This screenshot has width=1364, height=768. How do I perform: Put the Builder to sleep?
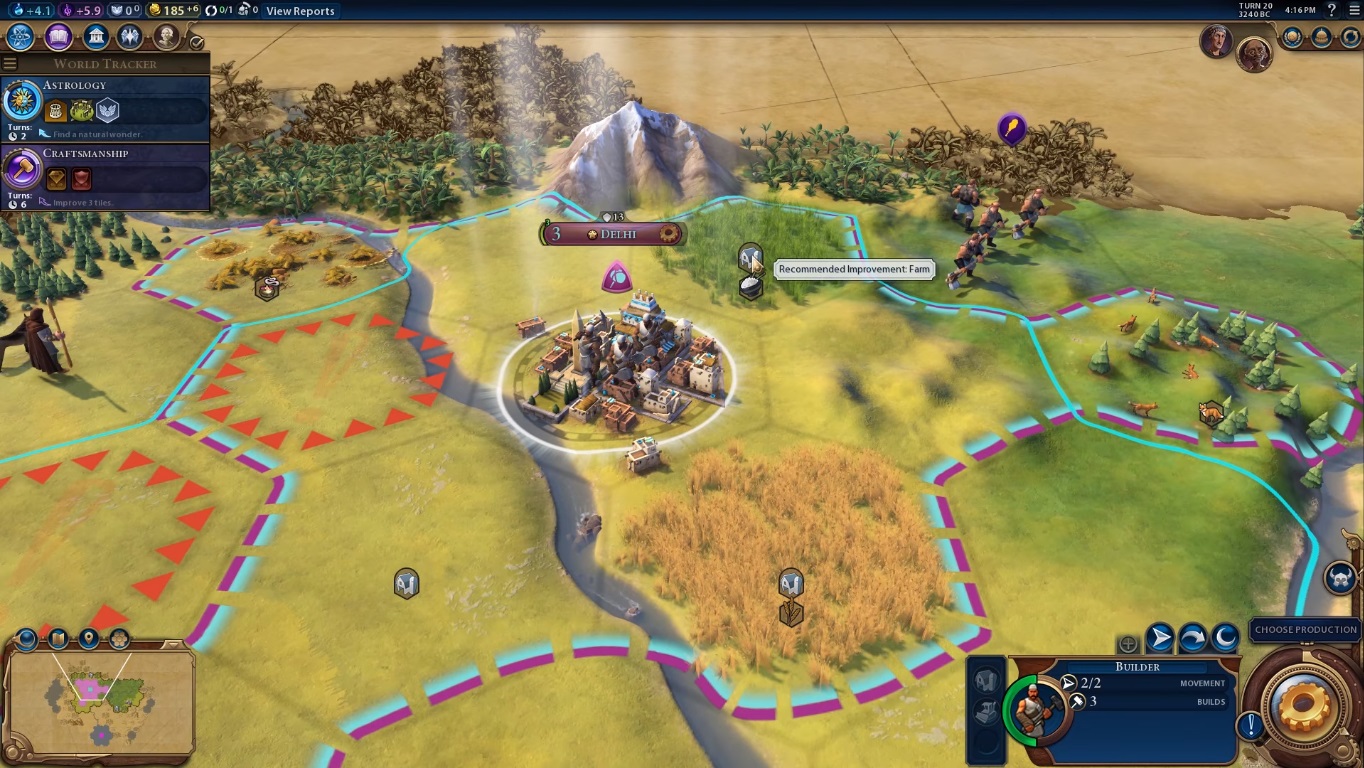point(1225,637)
